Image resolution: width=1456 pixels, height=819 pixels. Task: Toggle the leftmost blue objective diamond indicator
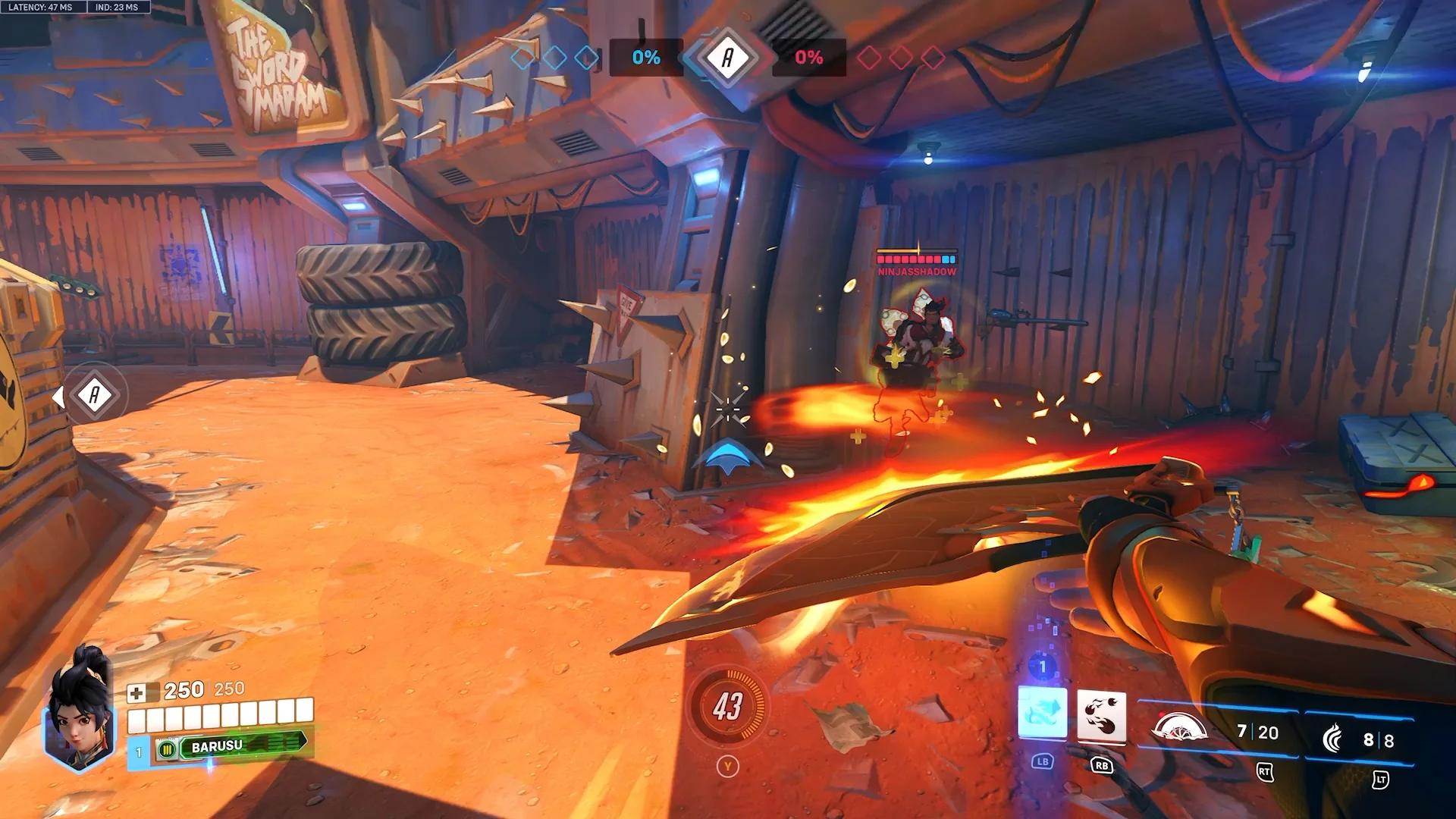pyautogui.click(x=521, y=56)
